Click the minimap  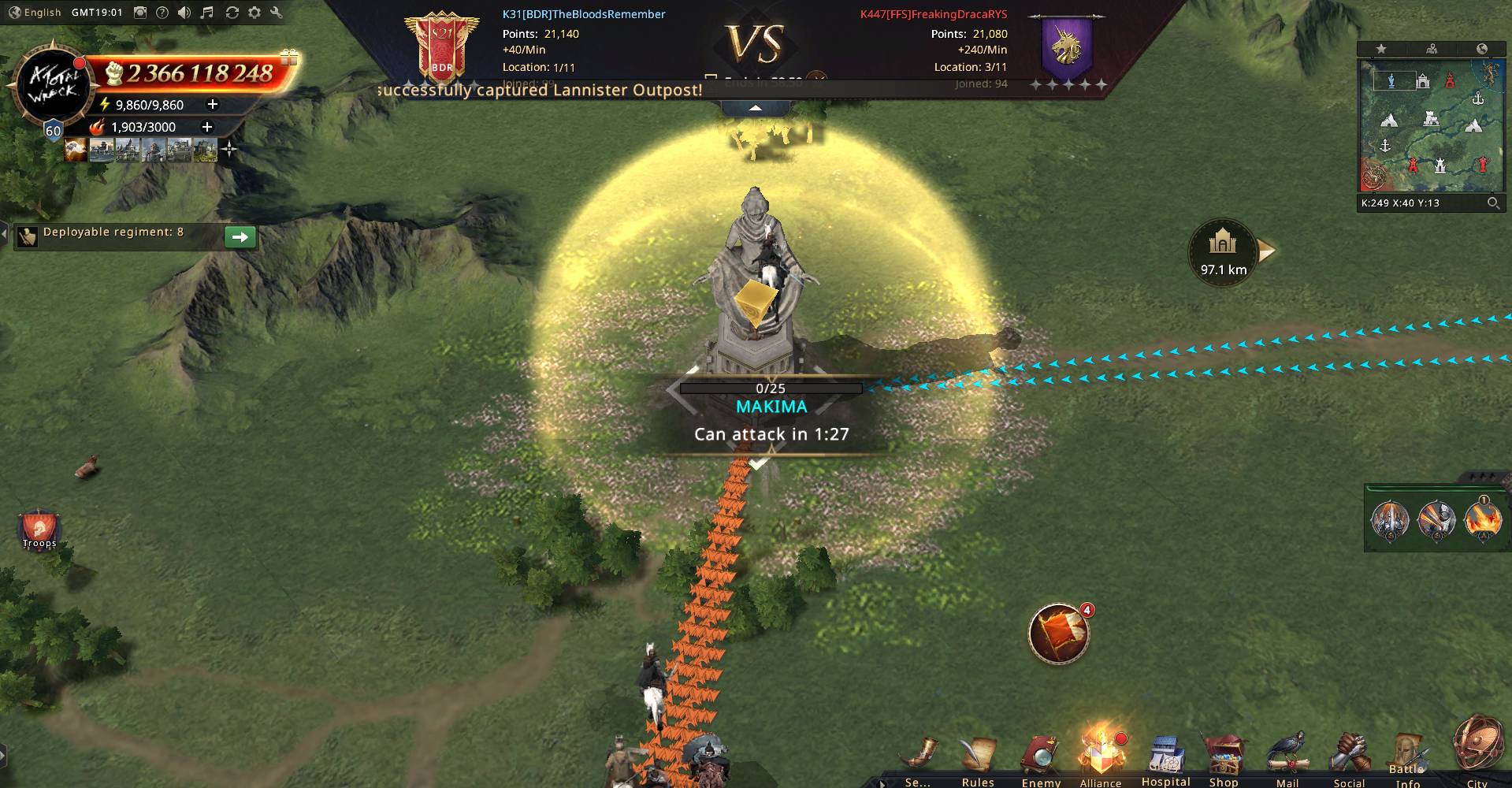pyautogui.click(x=1430, y=125)
